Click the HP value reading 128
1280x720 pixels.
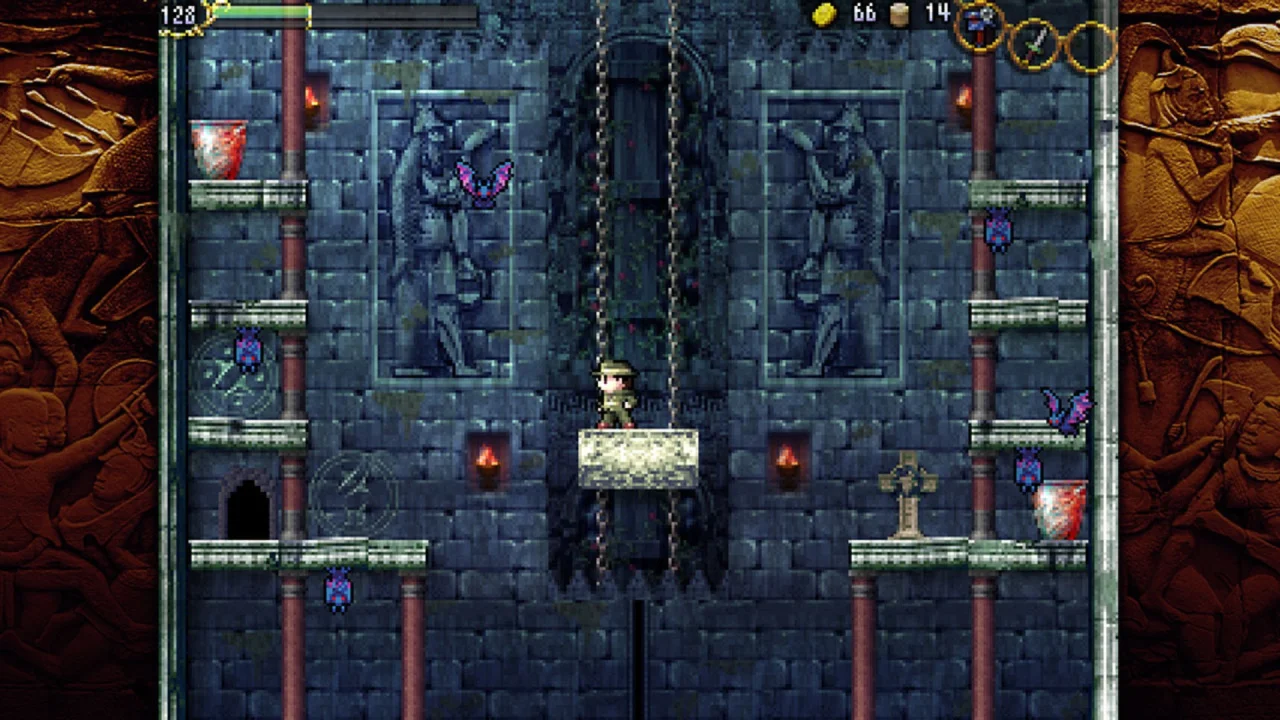176,15
